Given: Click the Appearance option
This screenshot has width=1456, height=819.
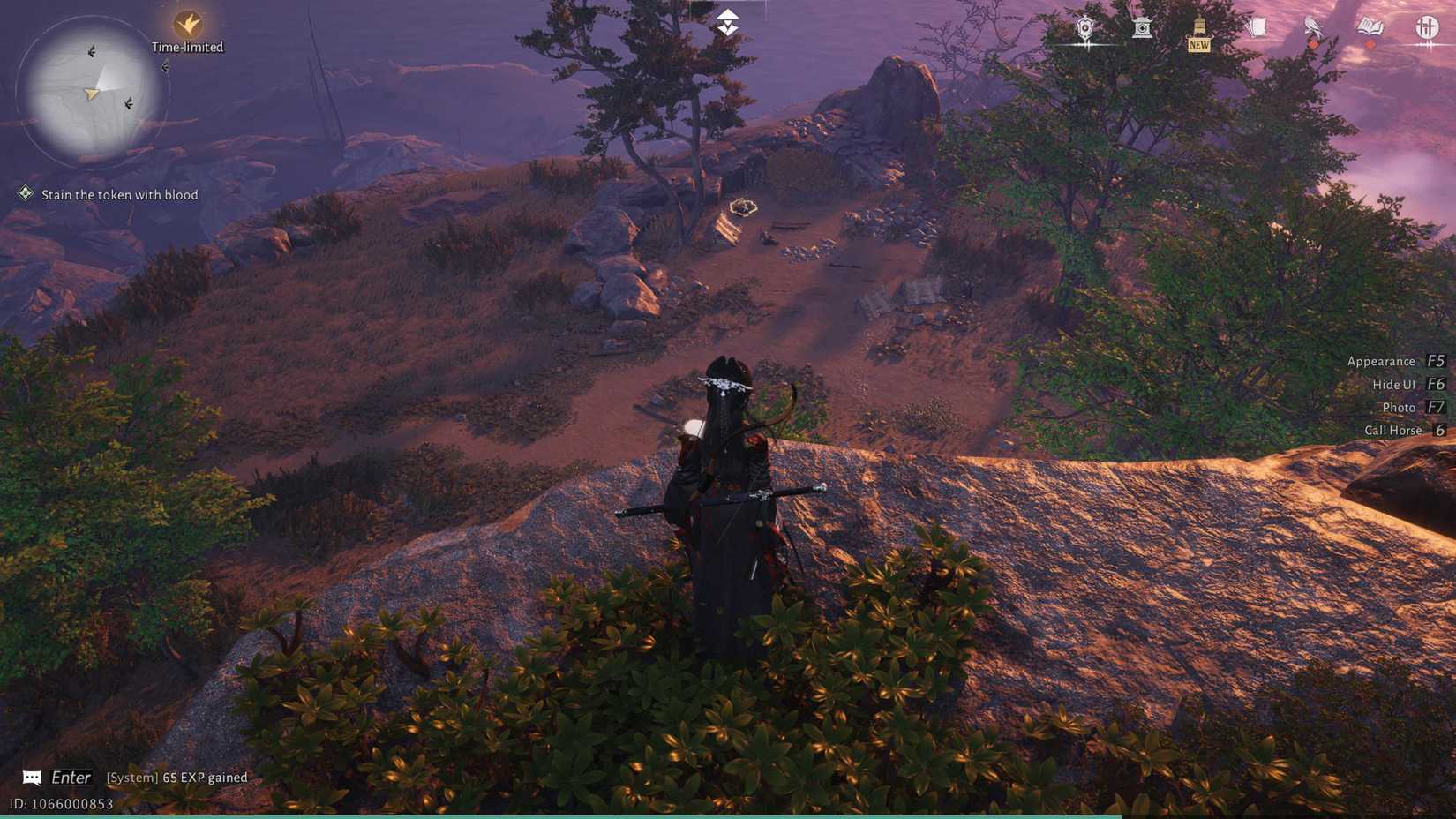Looking at the screenshot, I should pos(1380,361).
